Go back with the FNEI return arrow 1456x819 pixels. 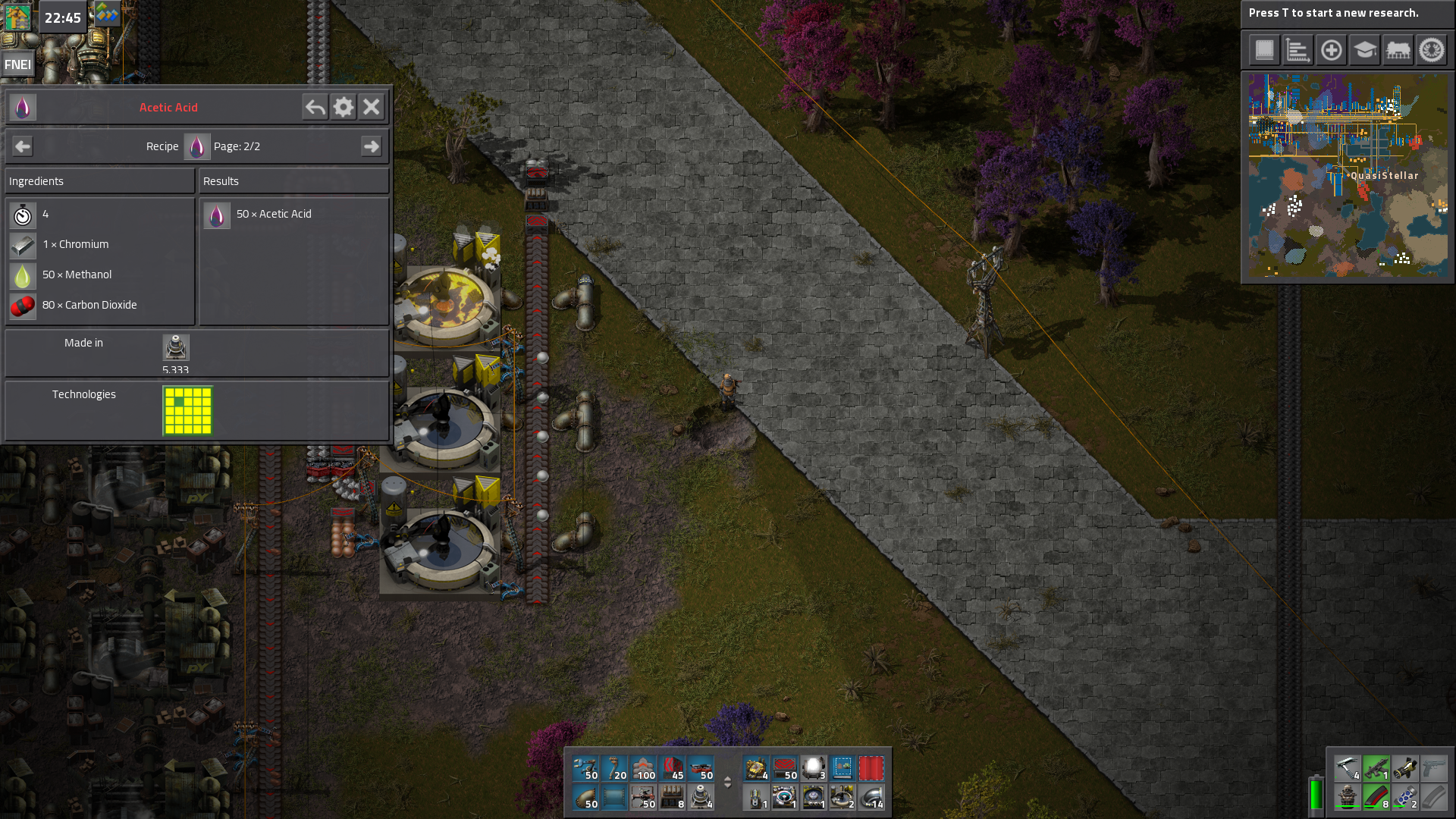[x=315, y=107]
